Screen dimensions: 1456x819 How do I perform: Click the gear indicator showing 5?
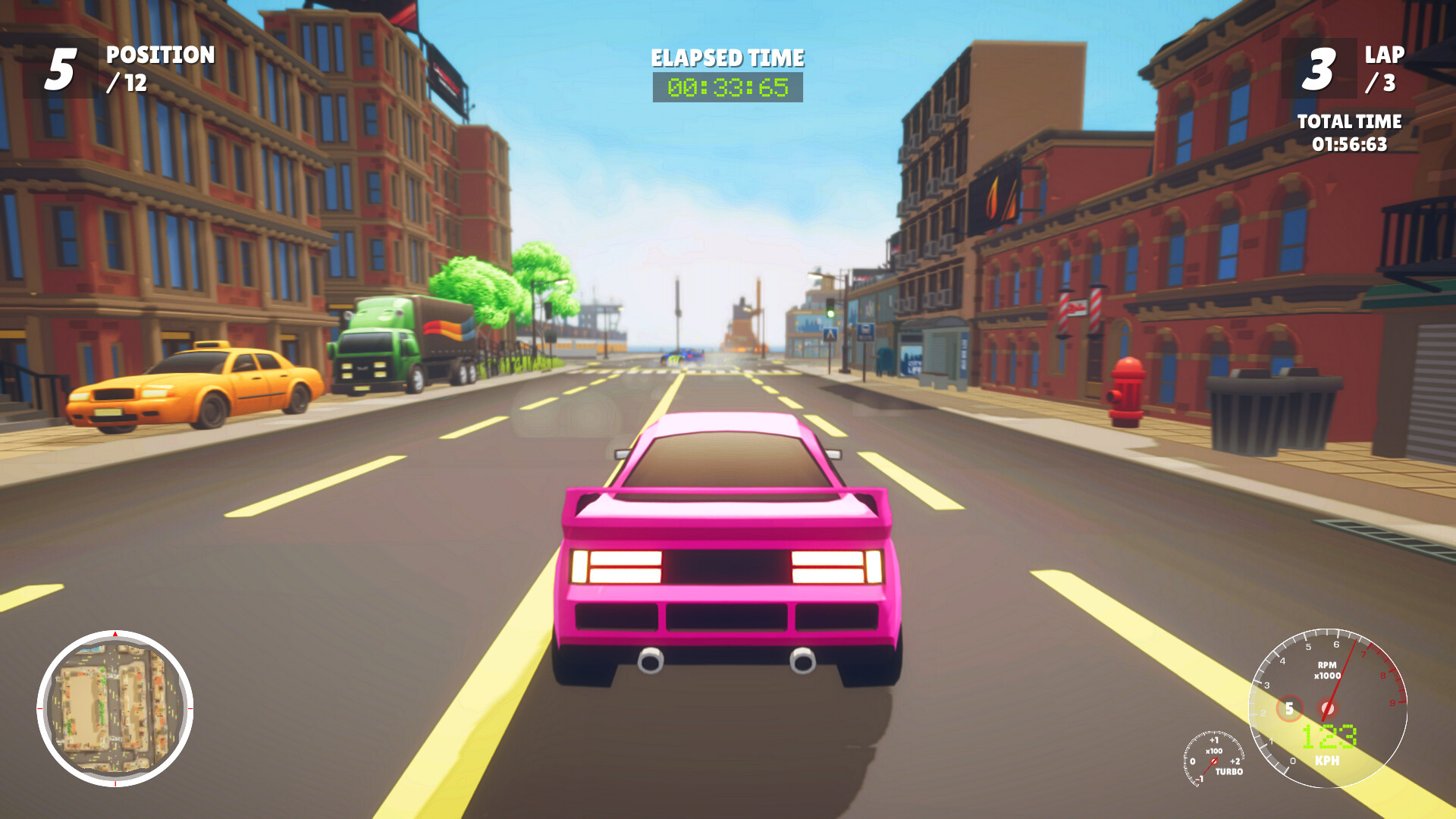(x=1289, y=708)
